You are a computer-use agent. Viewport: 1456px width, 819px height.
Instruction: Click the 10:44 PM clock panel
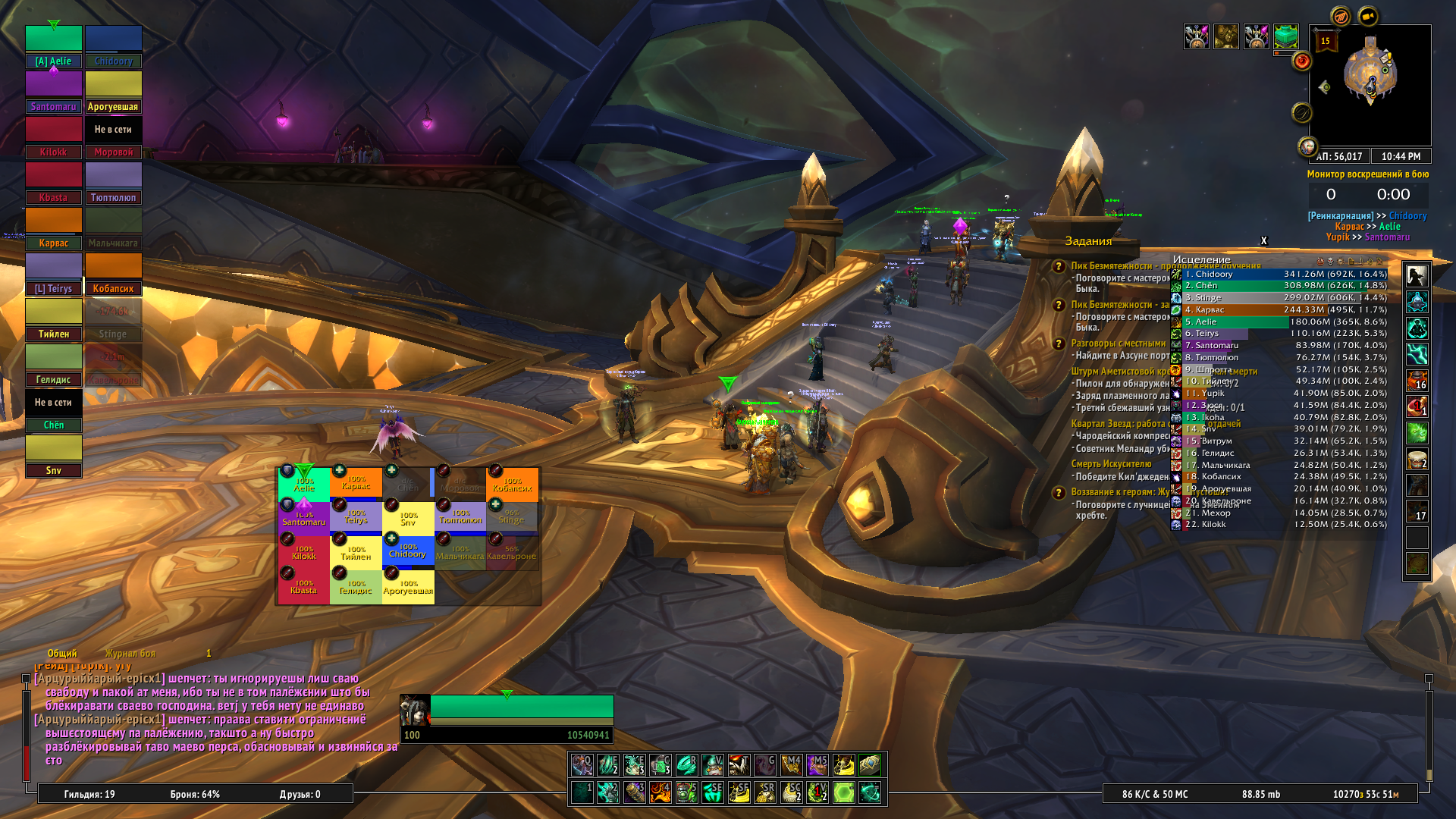pos(1400,156)
